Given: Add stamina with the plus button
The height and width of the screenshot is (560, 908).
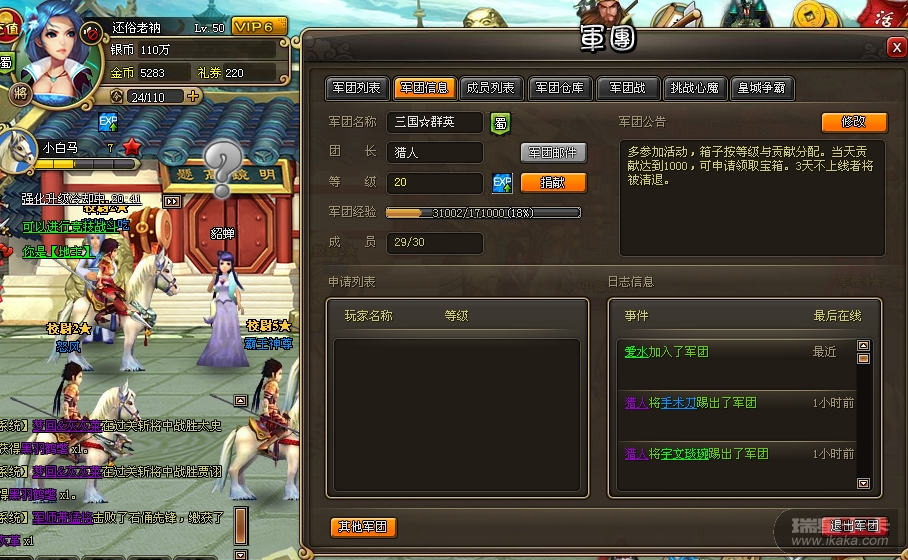Looking at the screenshot, I should pos(193,96).
